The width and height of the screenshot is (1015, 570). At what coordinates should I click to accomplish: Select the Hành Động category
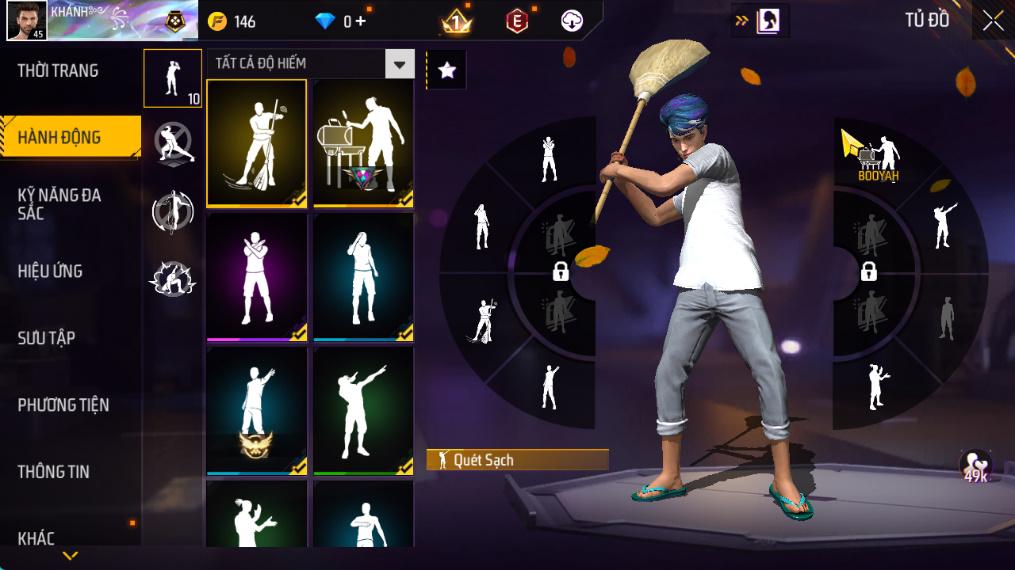60,137
